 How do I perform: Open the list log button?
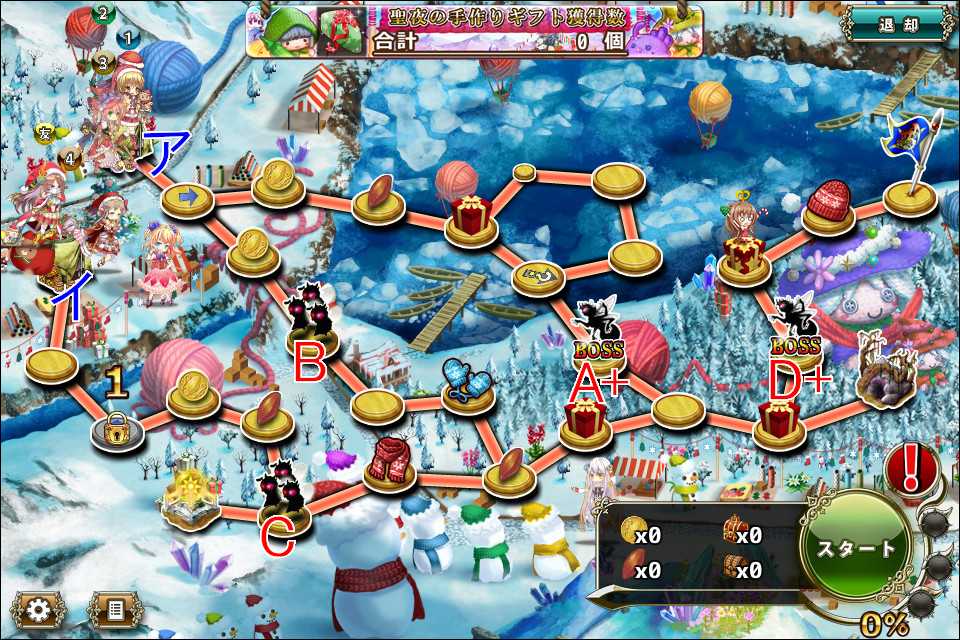tap(113, 607)
